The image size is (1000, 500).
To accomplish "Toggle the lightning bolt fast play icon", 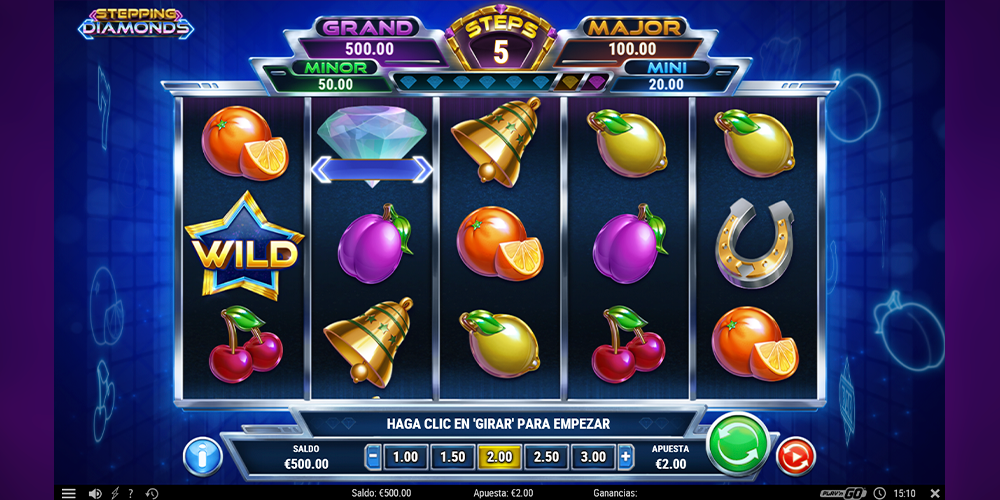I will (x=114, y=493).
